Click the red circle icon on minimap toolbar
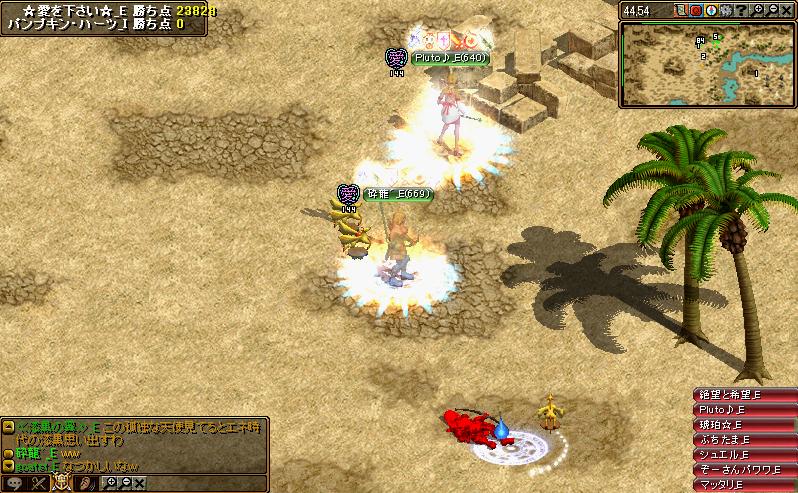Image resolution: width=798 pixels, height=493 pixels. point(695,10)
